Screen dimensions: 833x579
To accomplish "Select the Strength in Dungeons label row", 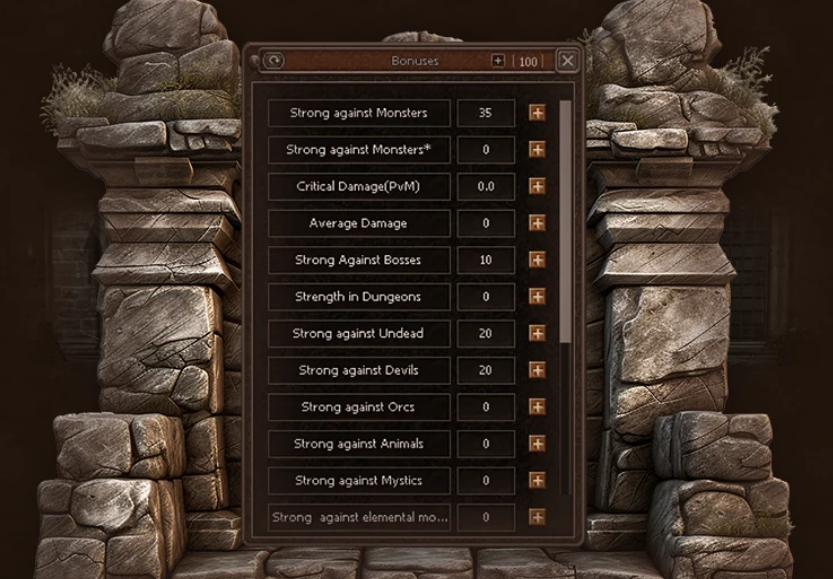I will click(358, 297).
